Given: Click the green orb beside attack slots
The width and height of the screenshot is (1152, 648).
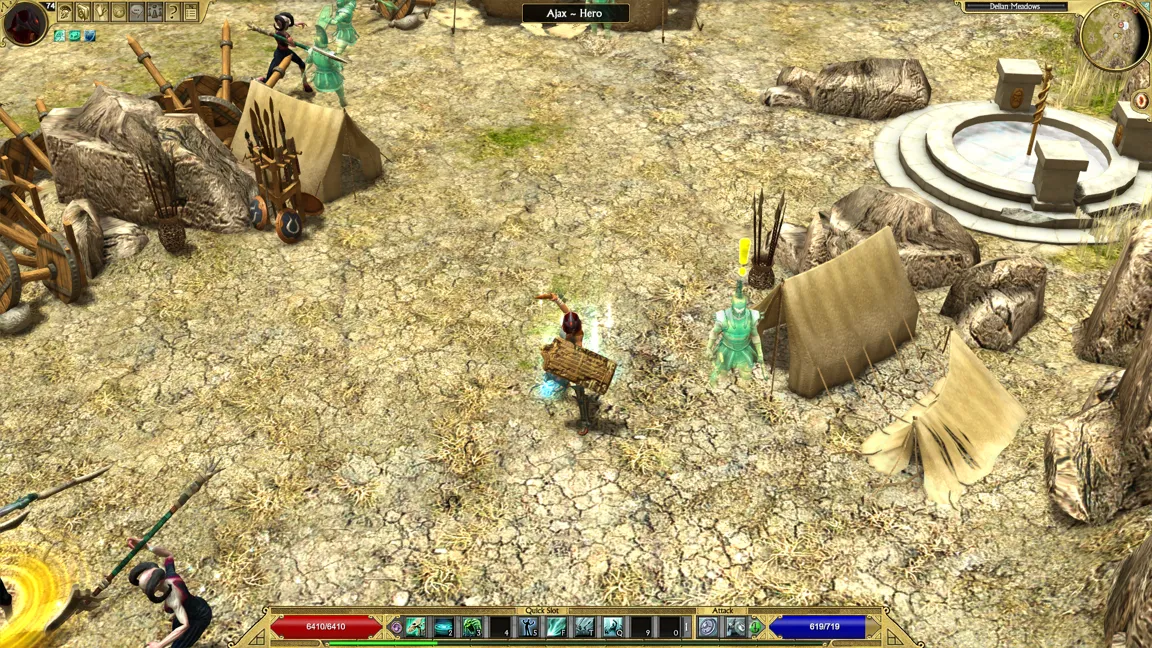Looking at the screenshot, I should [x=756, y=627].
